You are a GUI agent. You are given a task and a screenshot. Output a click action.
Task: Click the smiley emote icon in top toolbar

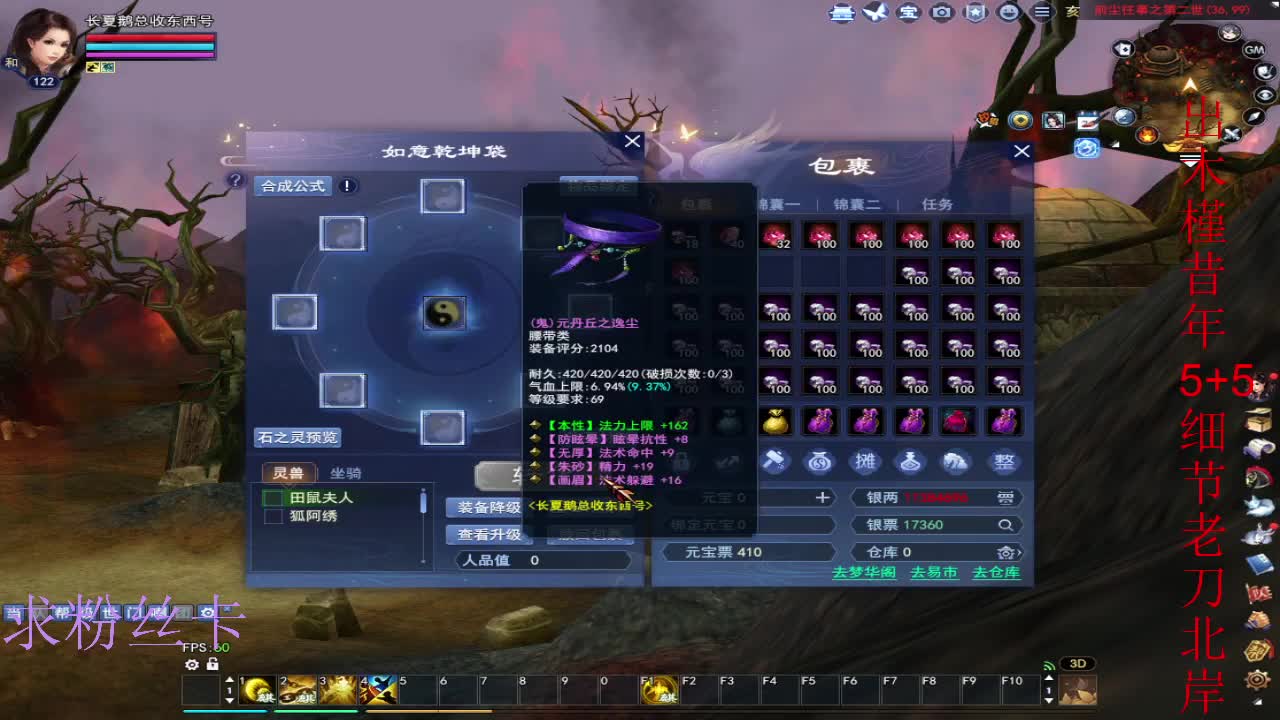1007,12
